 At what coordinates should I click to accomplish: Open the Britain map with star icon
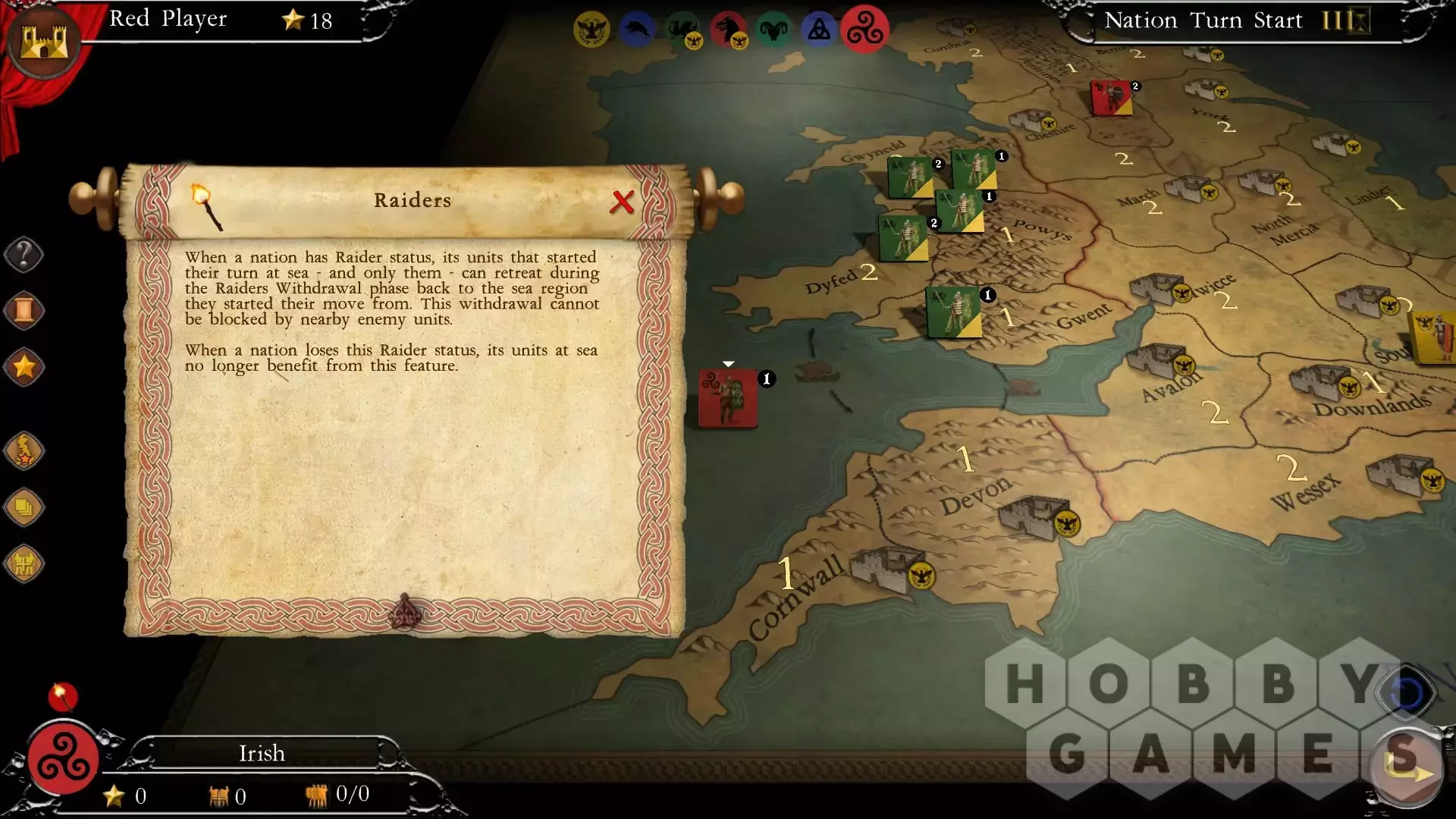coord(24,450)
